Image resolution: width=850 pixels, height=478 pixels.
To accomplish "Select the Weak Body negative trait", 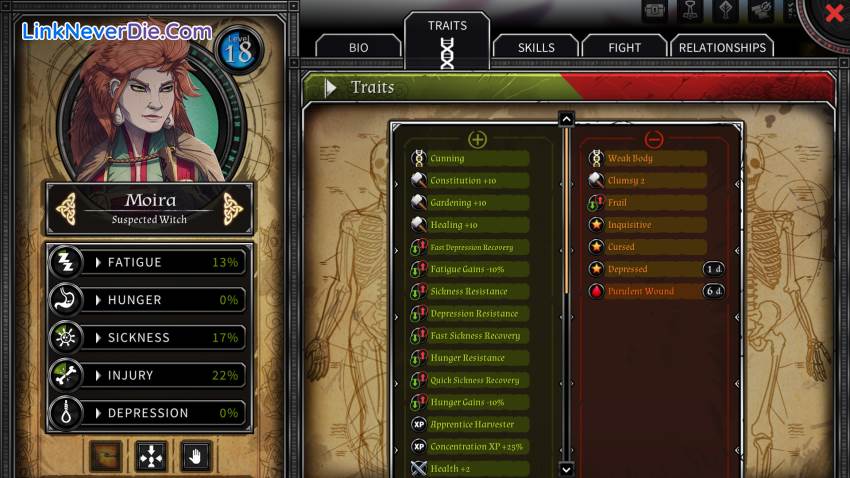I will pyautogui.click(x=630, y=158).
